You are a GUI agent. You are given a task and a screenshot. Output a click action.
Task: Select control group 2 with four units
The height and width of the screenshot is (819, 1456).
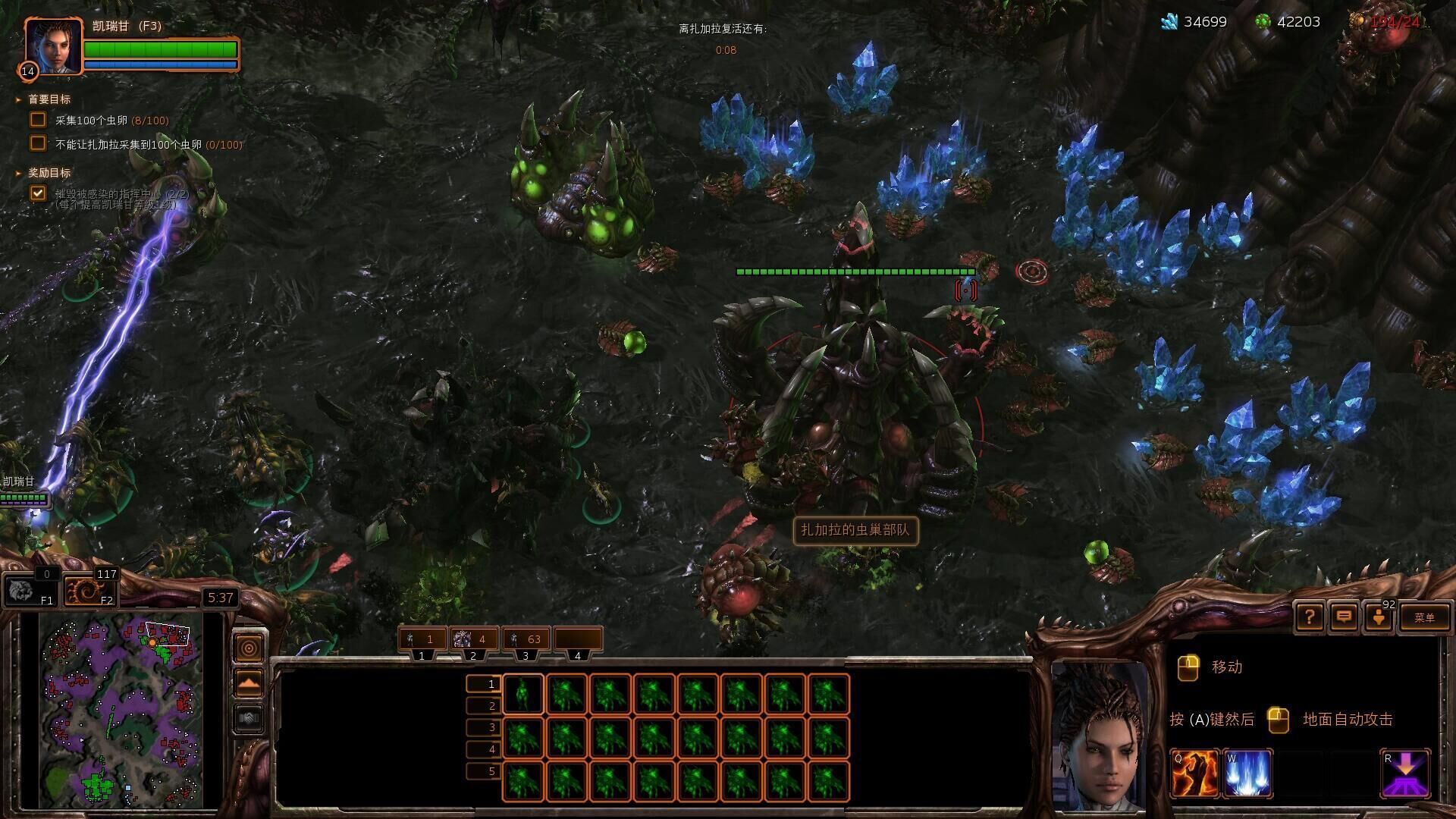click(x=474, y=639)
